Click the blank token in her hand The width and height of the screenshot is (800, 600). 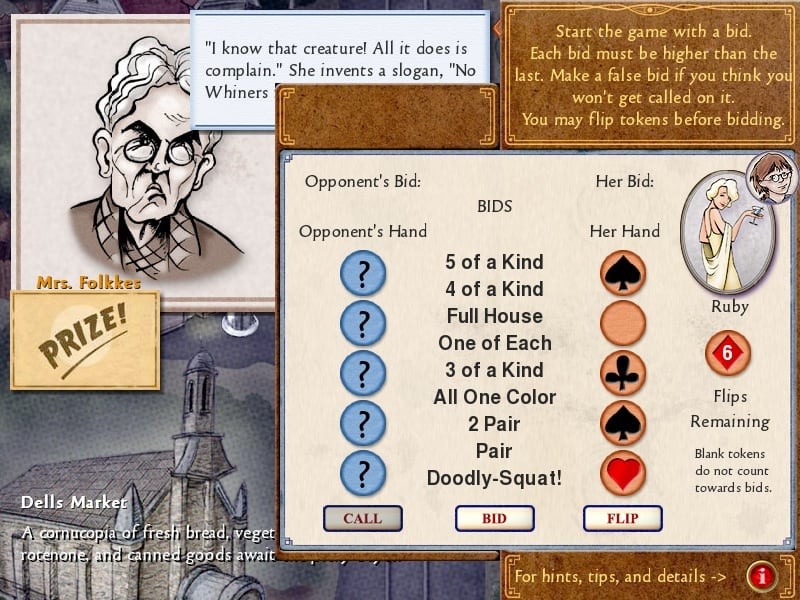623,323
